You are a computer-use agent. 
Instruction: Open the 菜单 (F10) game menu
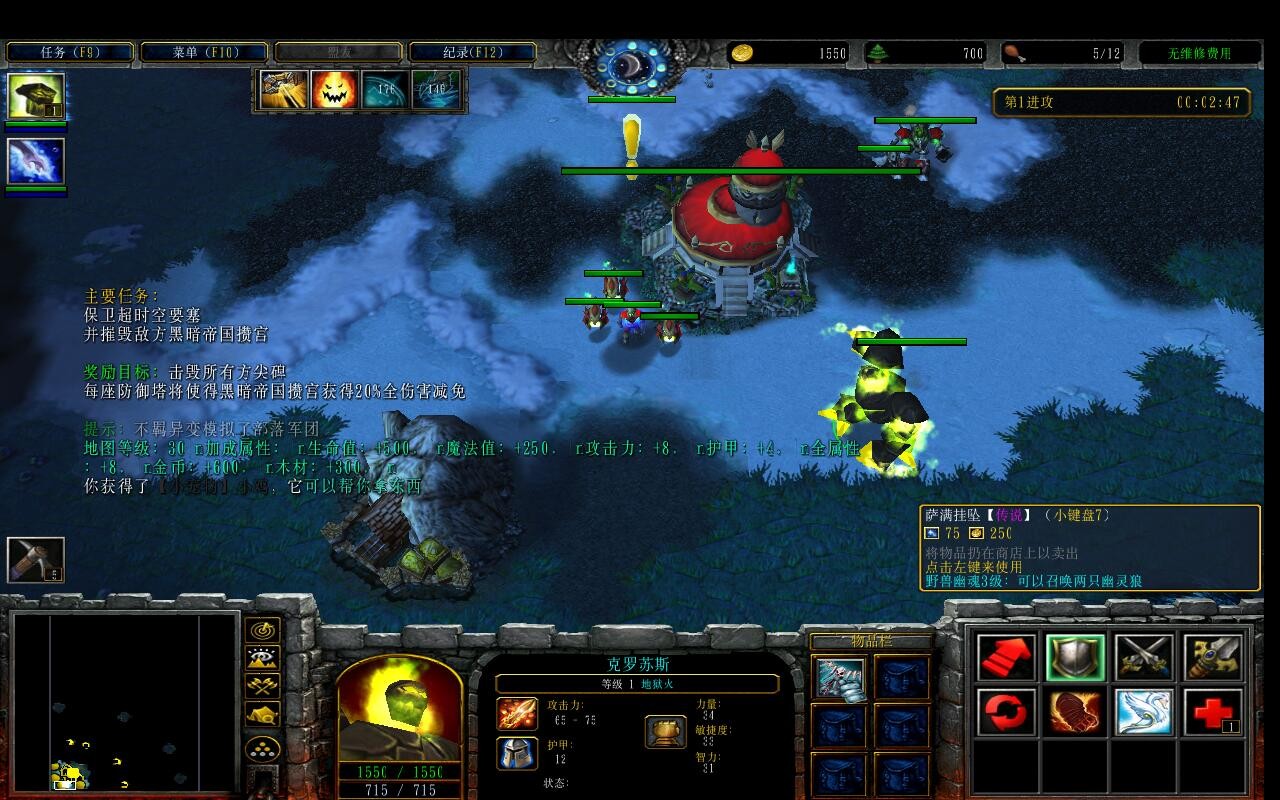(x=205, y=52)
